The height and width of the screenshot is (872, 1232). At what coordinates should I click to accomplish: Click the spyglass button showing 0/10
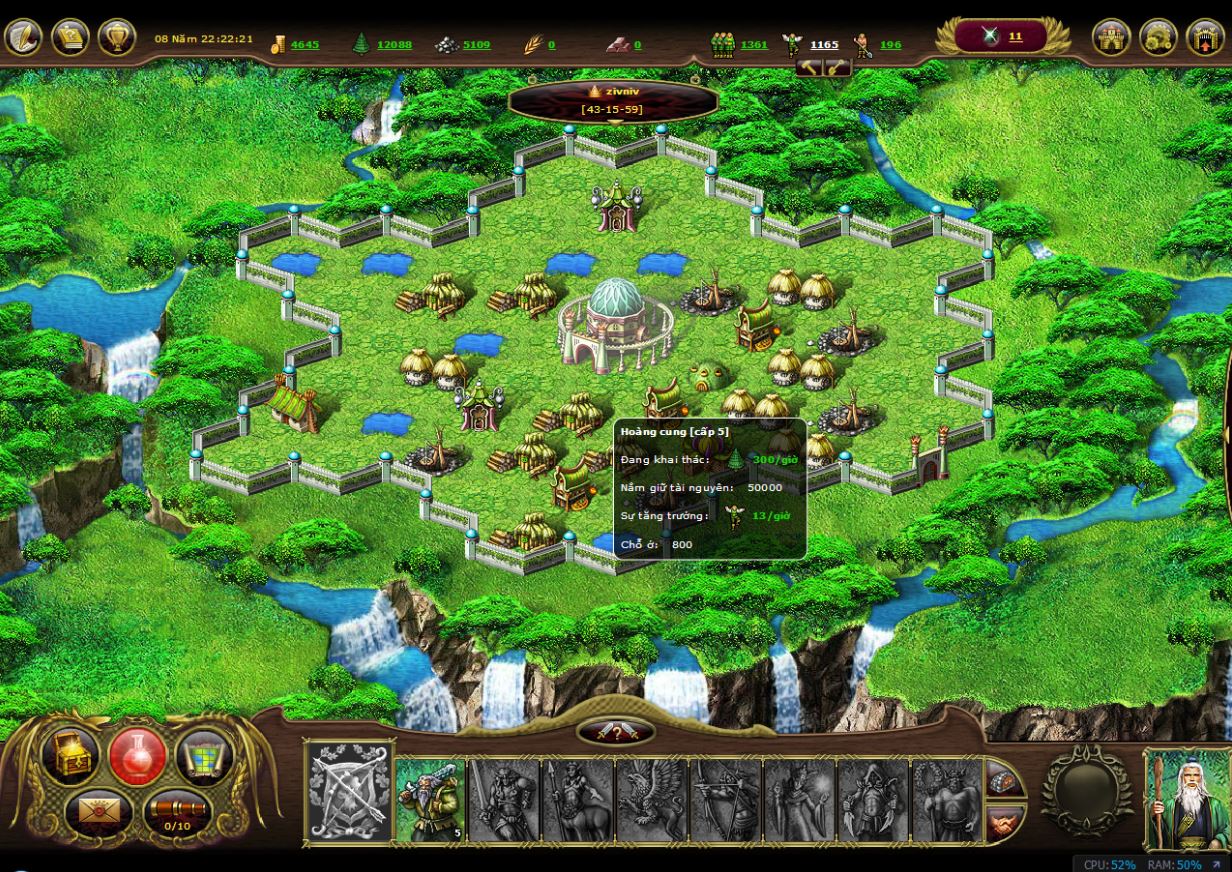[176, 811]
